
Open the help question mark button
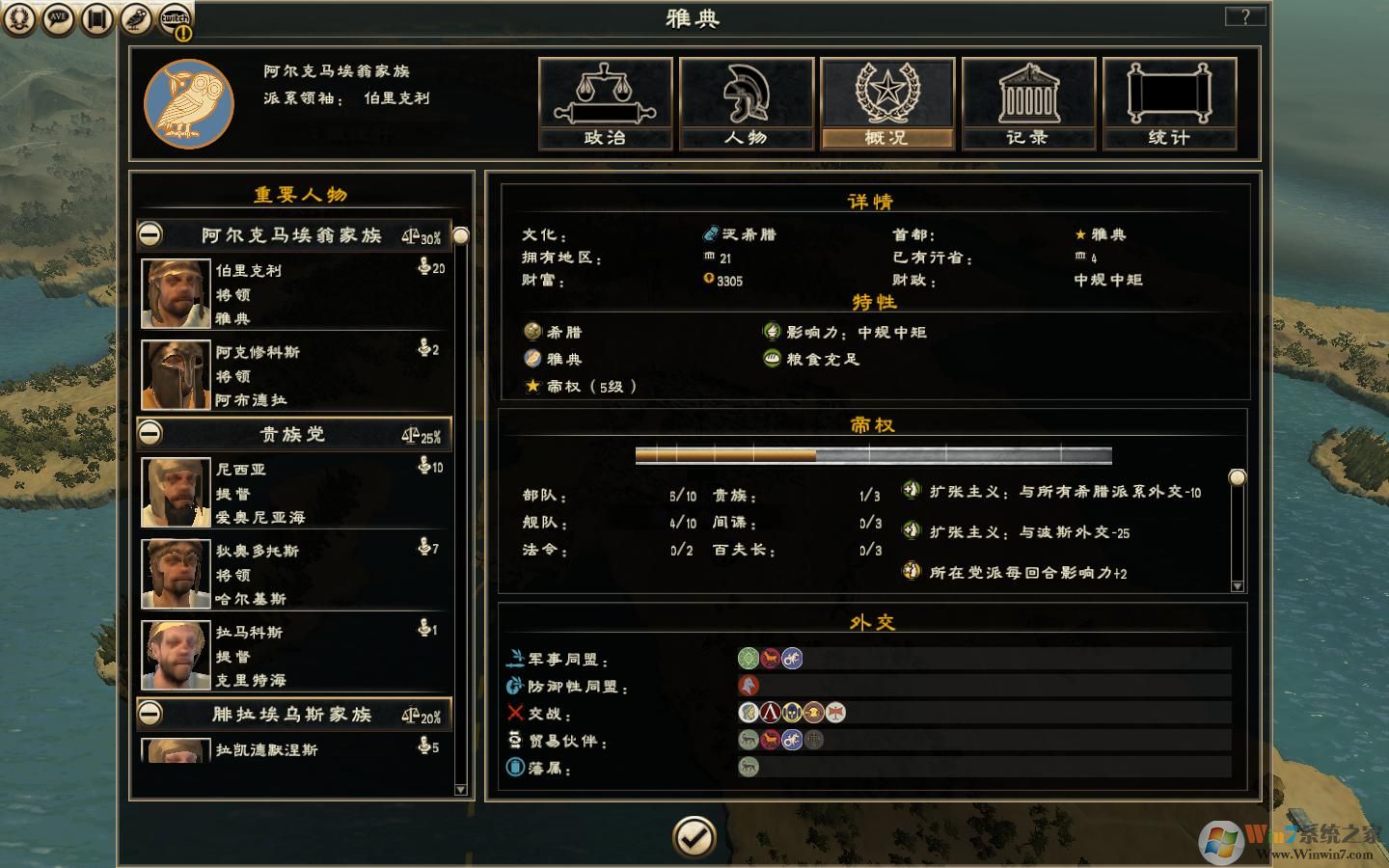coord(1245,15)
